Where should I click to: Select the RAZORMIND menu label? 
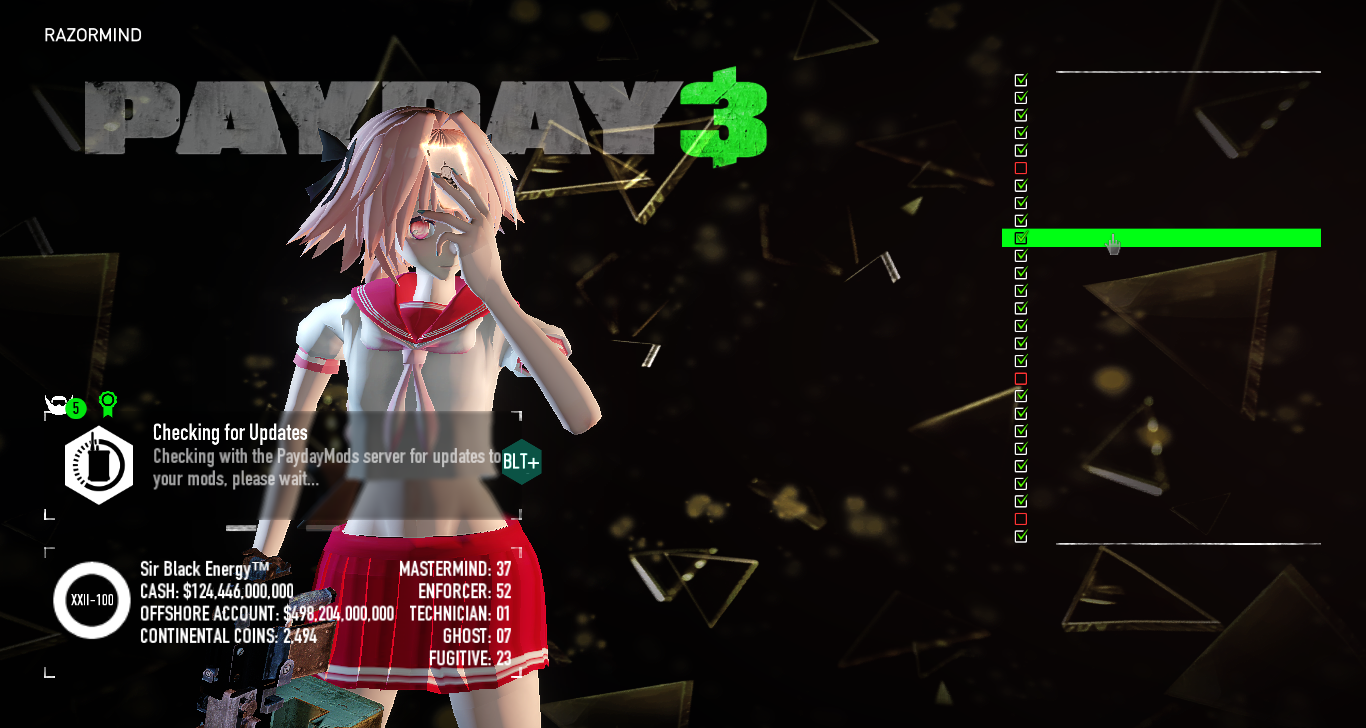coord(92,34)
